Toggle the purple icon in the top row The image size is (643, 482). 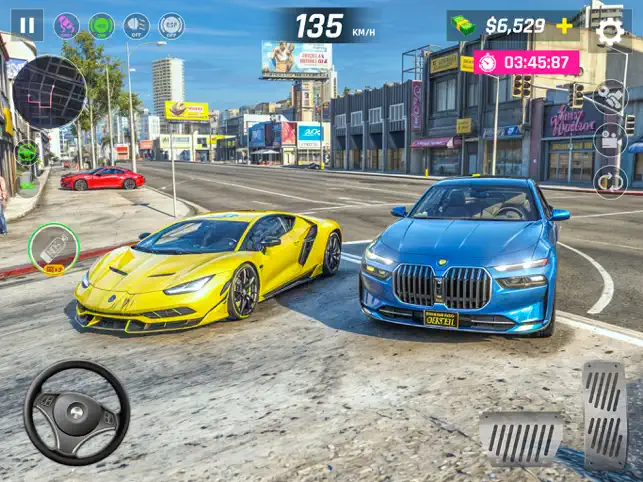66,26
